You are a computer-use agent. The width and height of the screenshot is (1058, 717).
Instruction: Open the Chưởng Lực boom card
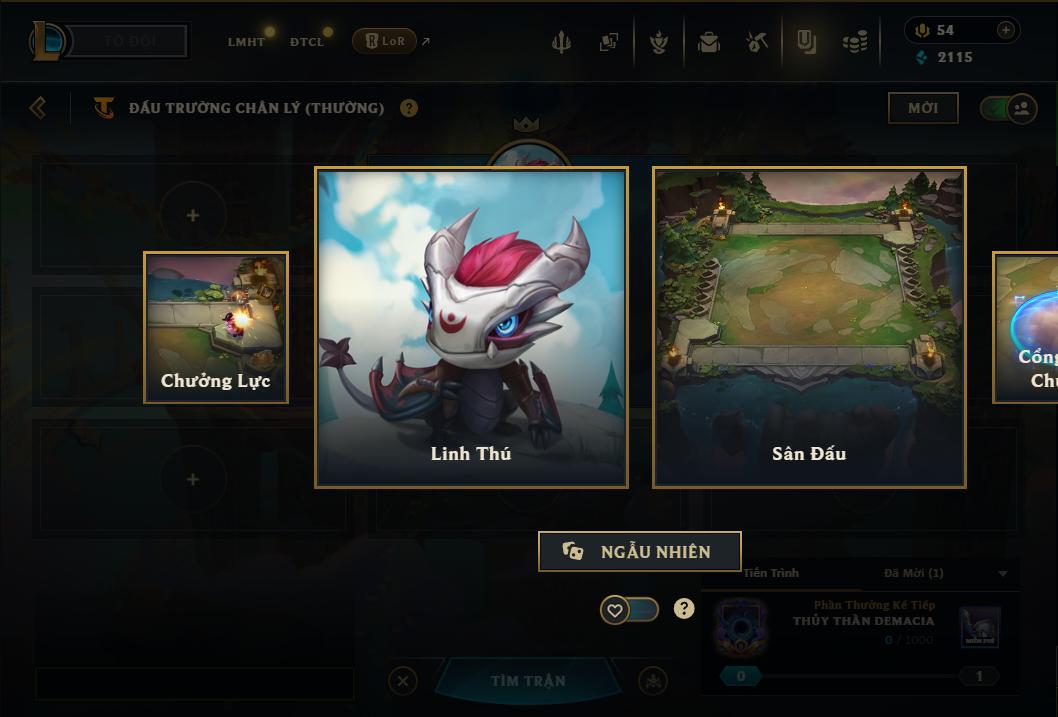point(216,327)
